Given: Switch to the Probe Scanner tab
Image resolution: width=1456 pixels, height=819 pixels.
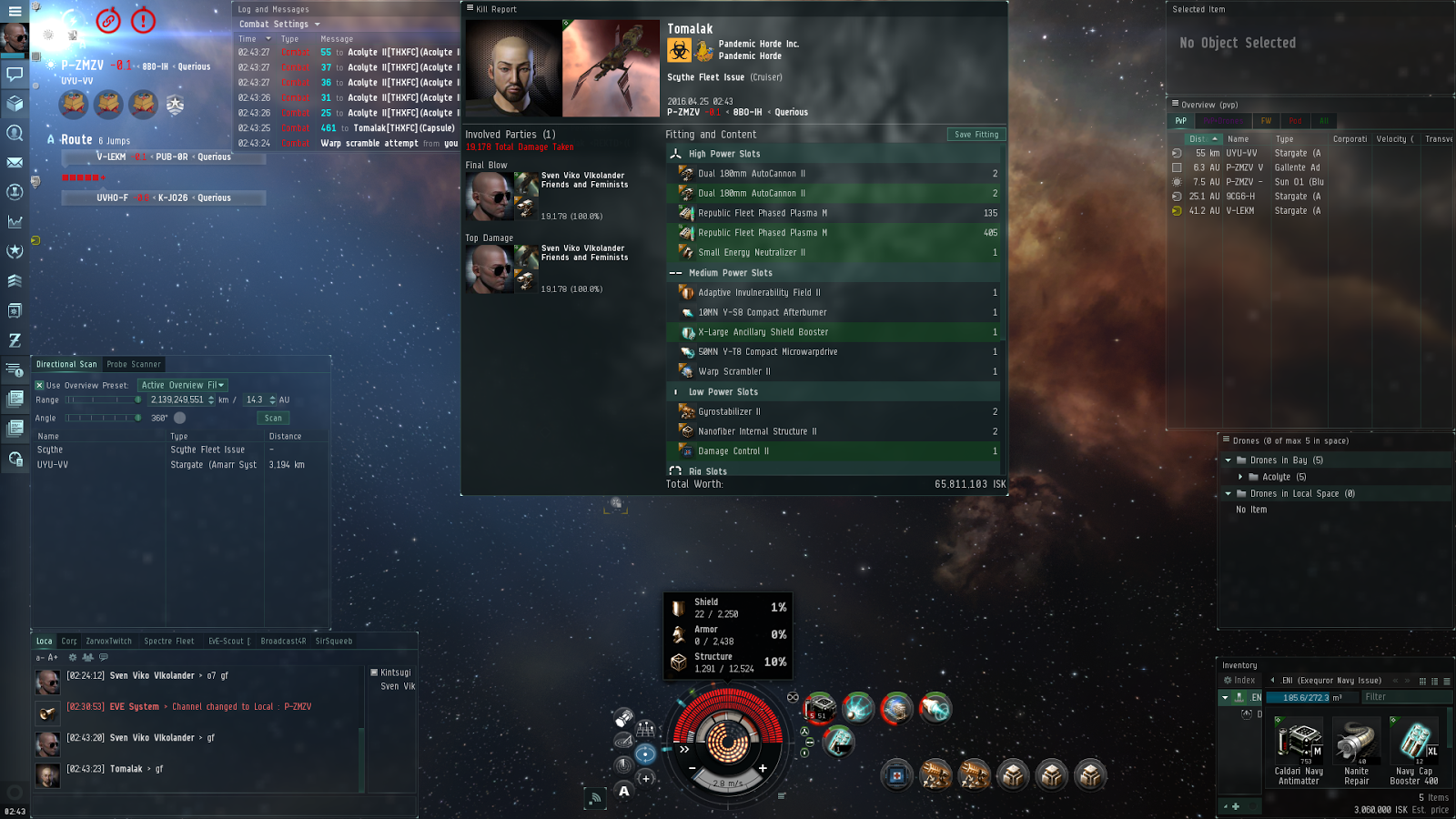Looking at the screenshot, I should point(132,364).
